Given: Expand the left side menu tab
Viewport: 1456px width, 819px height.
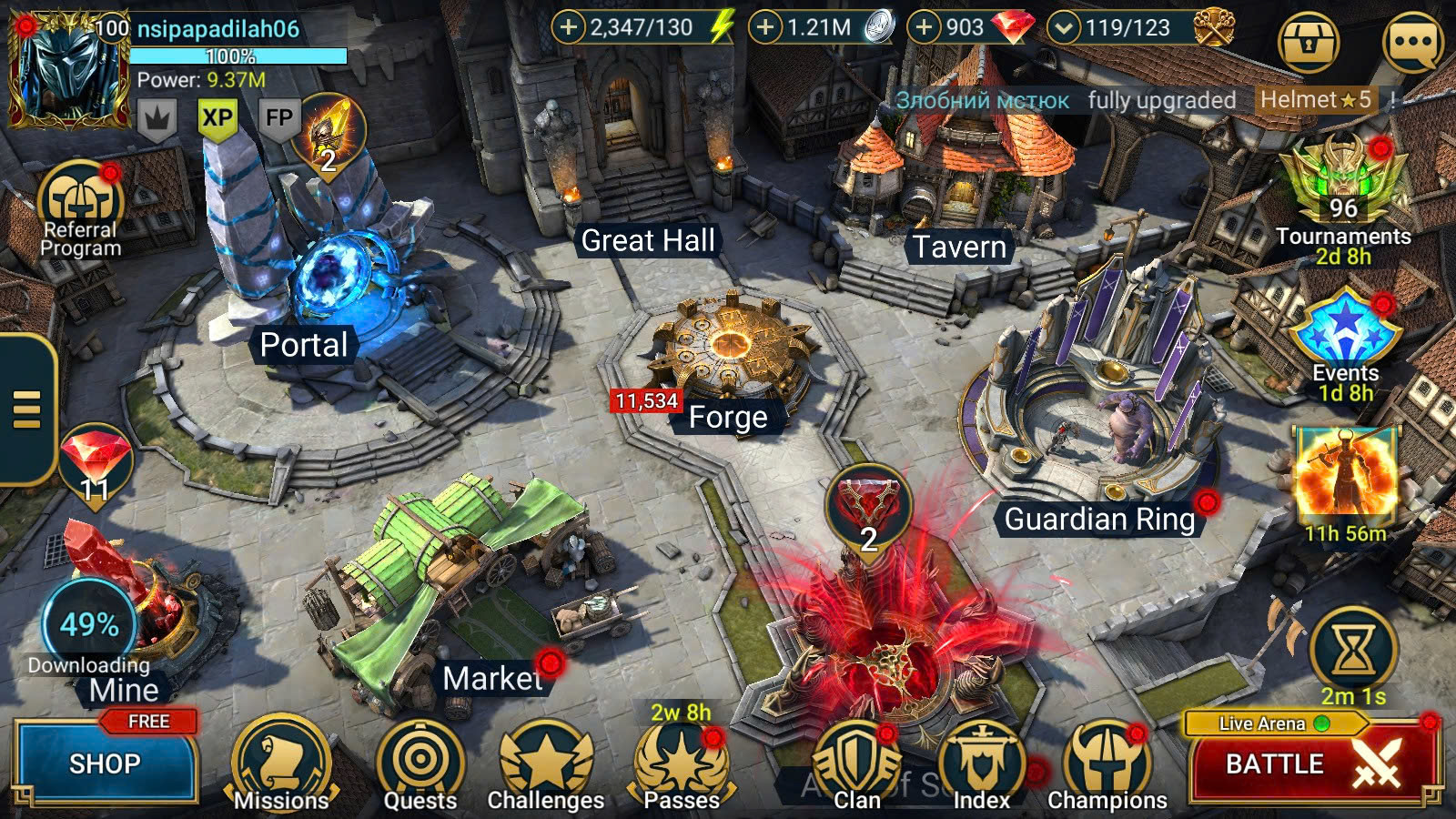Looking at the screenshot, I should (x=27, y=409).
